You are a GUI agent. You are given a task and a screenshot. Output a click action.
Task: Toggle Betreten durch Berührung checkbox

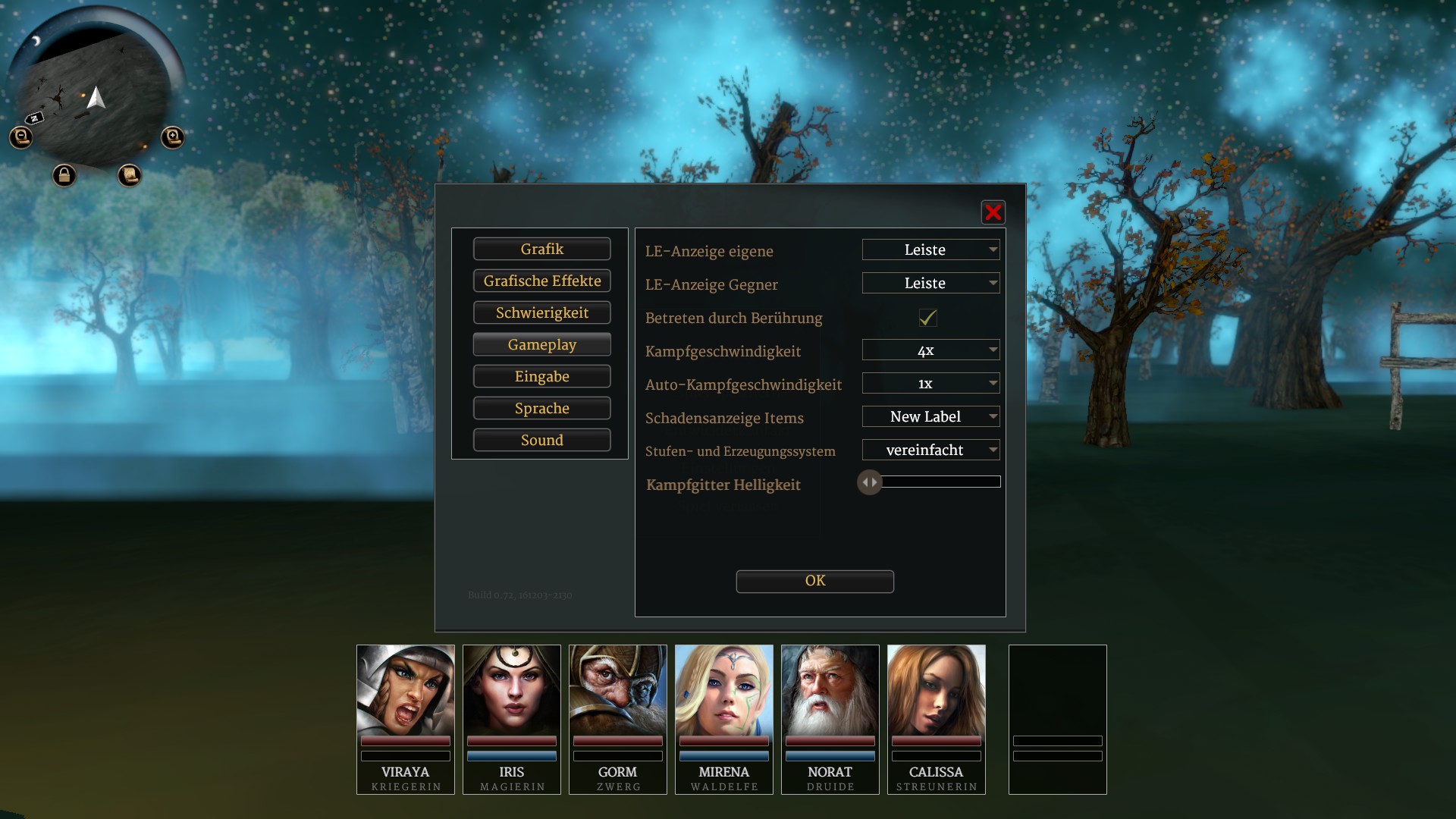coord(927,318)
